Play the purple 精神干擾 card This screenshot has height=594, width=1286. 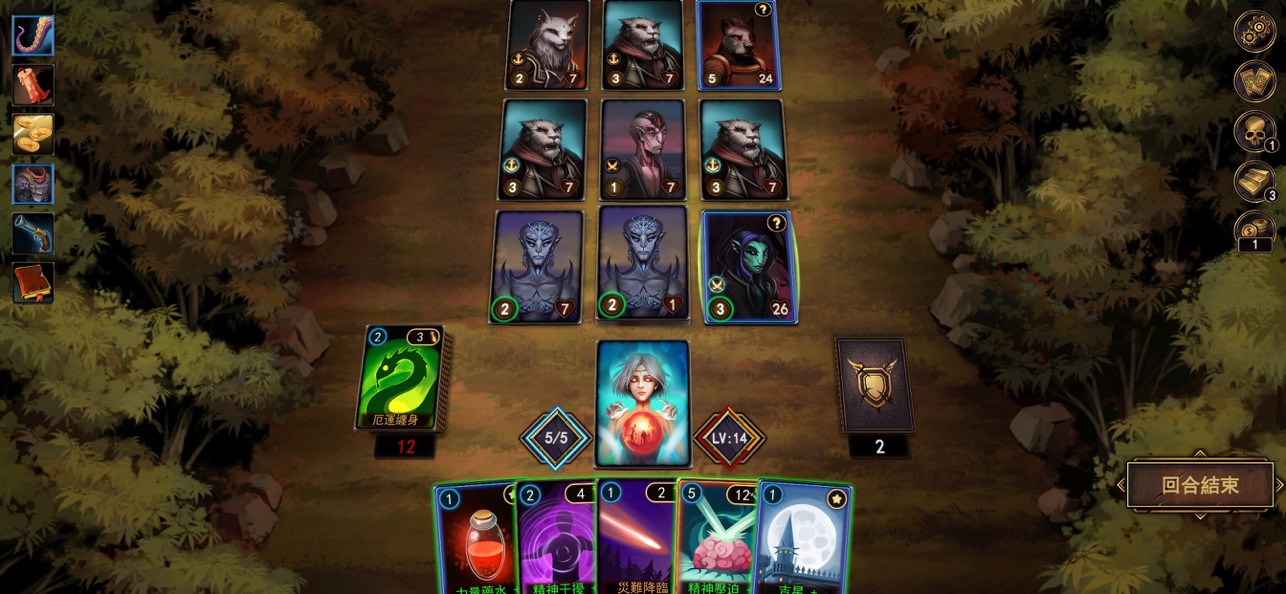click(x=556, y=540)
